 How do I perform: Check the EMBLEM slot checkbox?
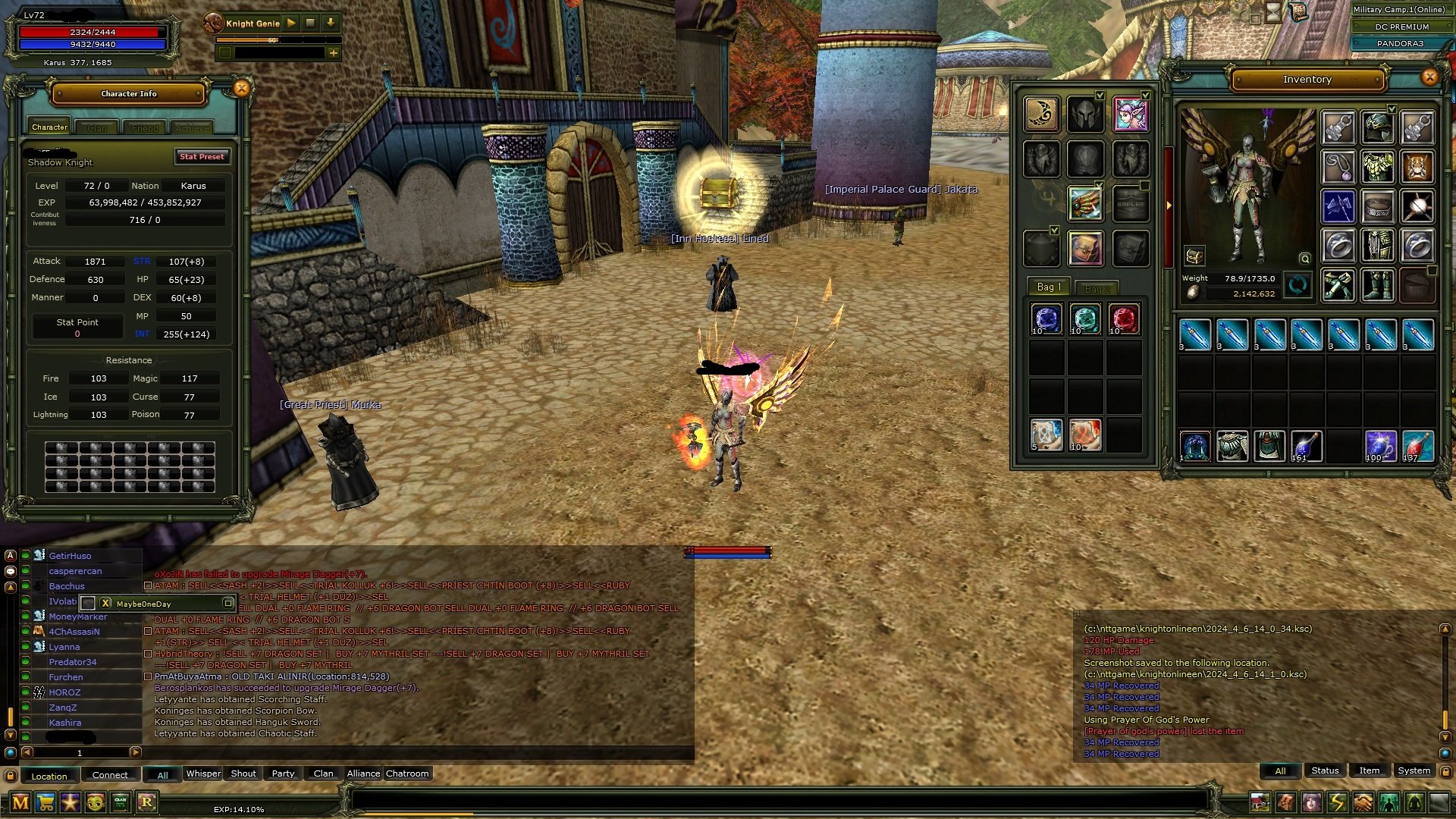[1145, 184]
